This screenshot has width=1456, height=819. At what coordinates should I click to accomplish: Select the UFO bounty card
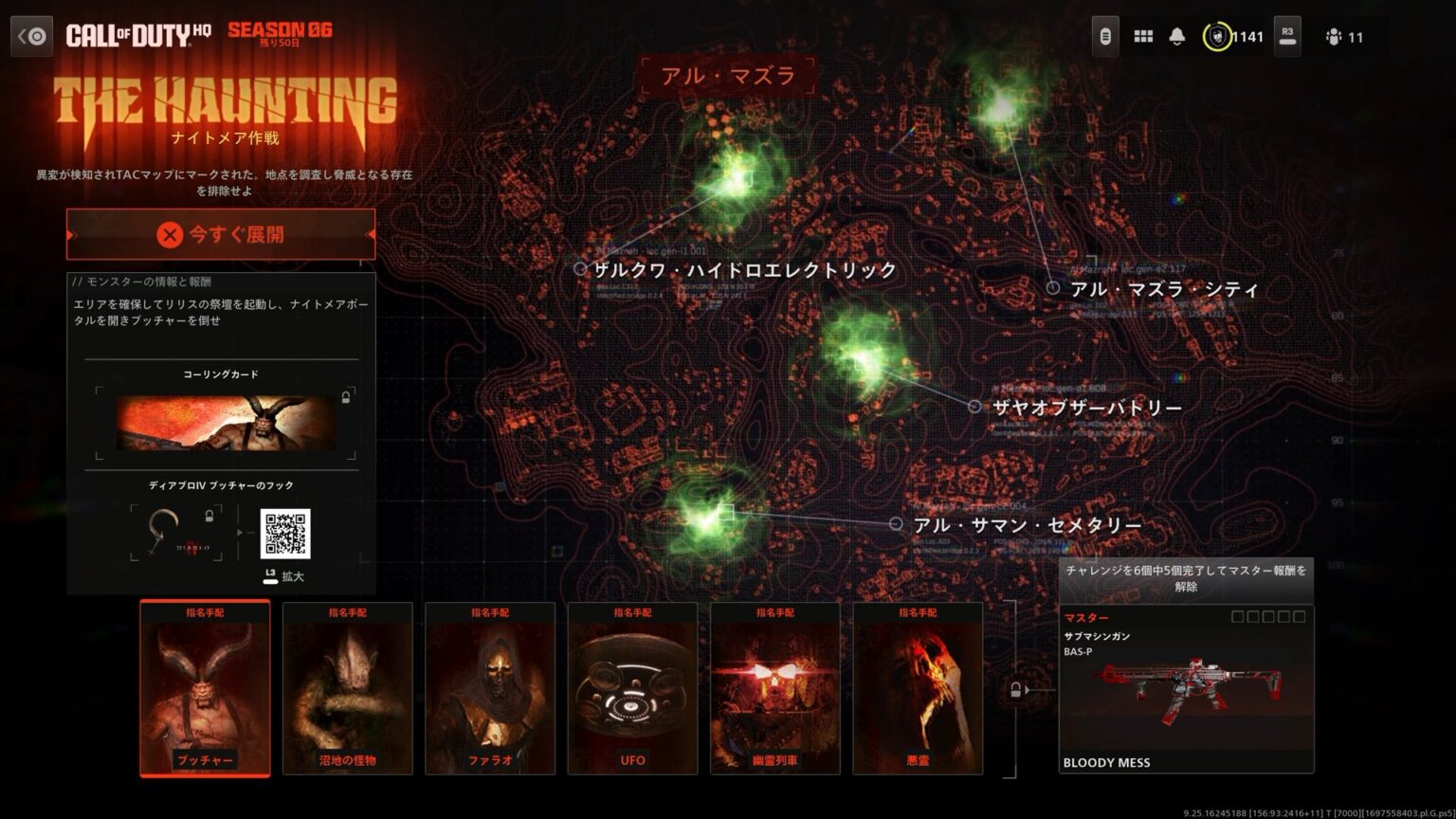click(632, 690)
